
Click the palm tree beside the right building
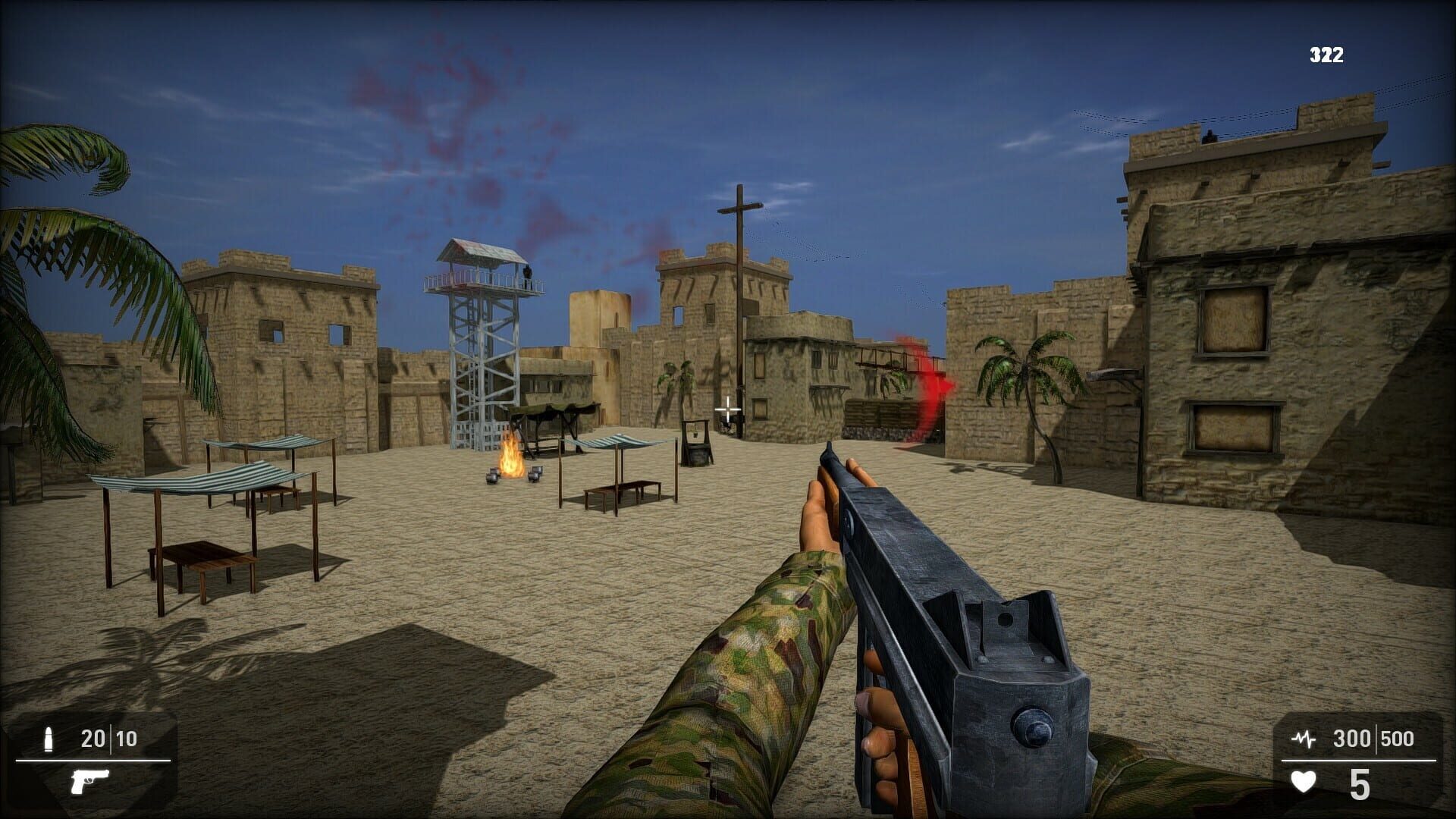[1028, 372]
